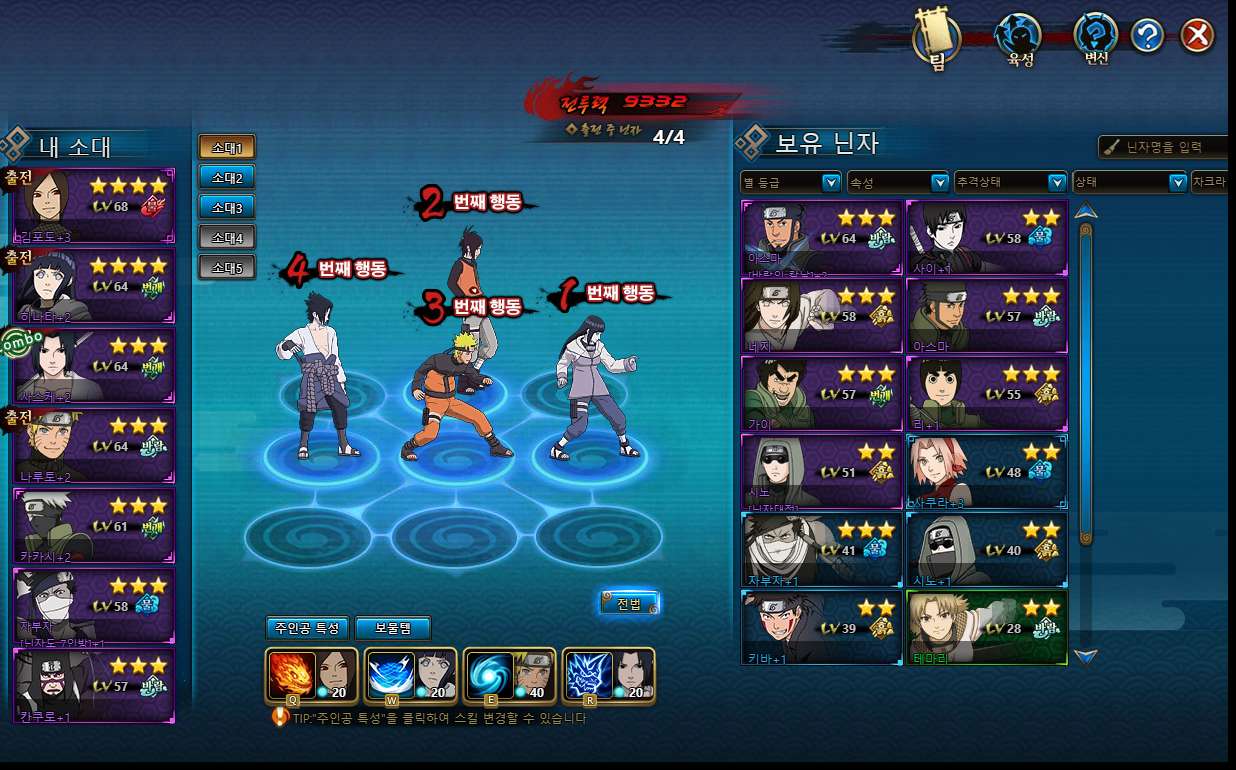Choose the level 61 Kakashi squad card

click(94, 526)
